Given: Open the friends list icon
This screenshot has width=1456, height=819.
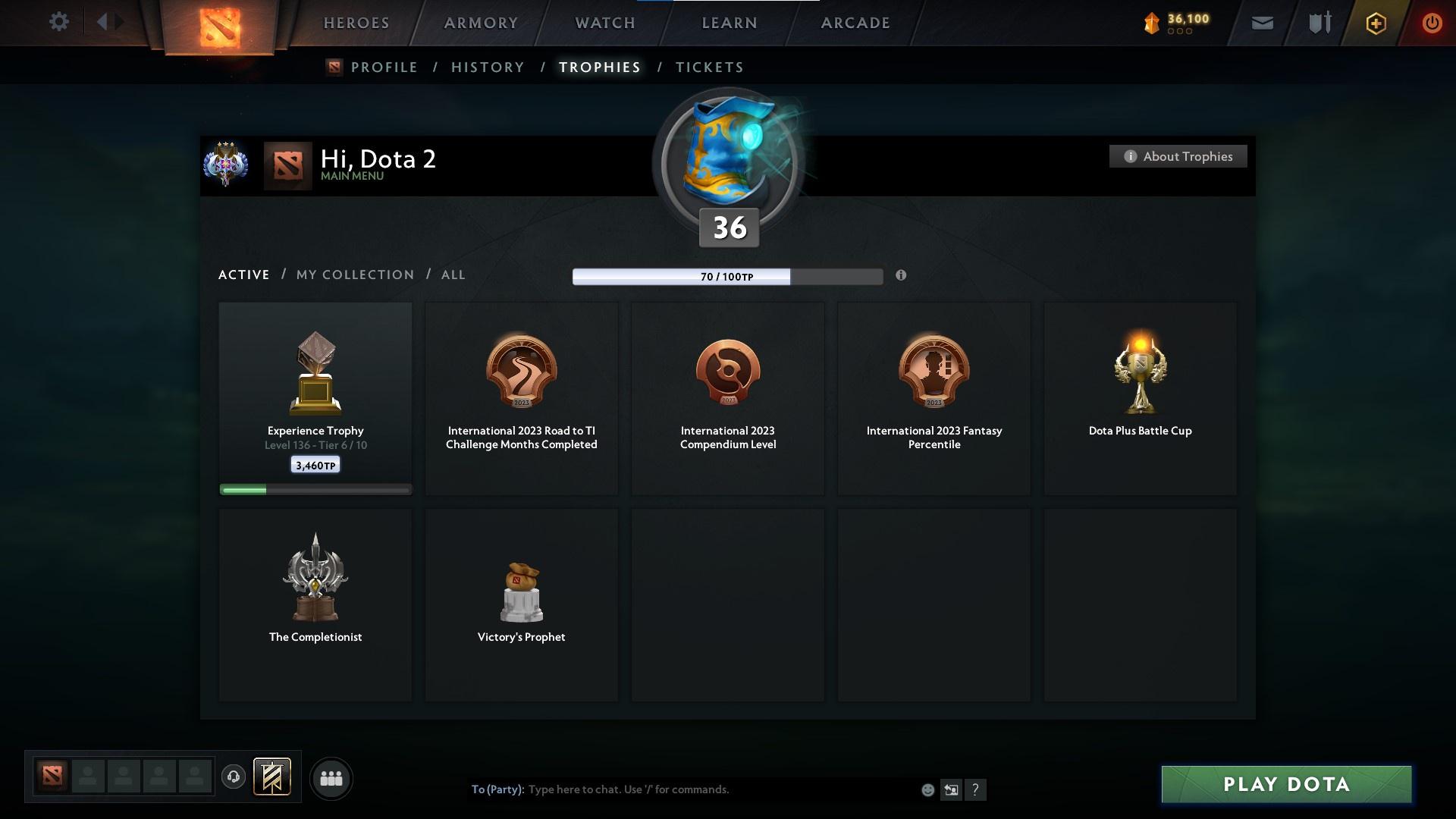Looking at the screenshot, I should click(331, 778).
